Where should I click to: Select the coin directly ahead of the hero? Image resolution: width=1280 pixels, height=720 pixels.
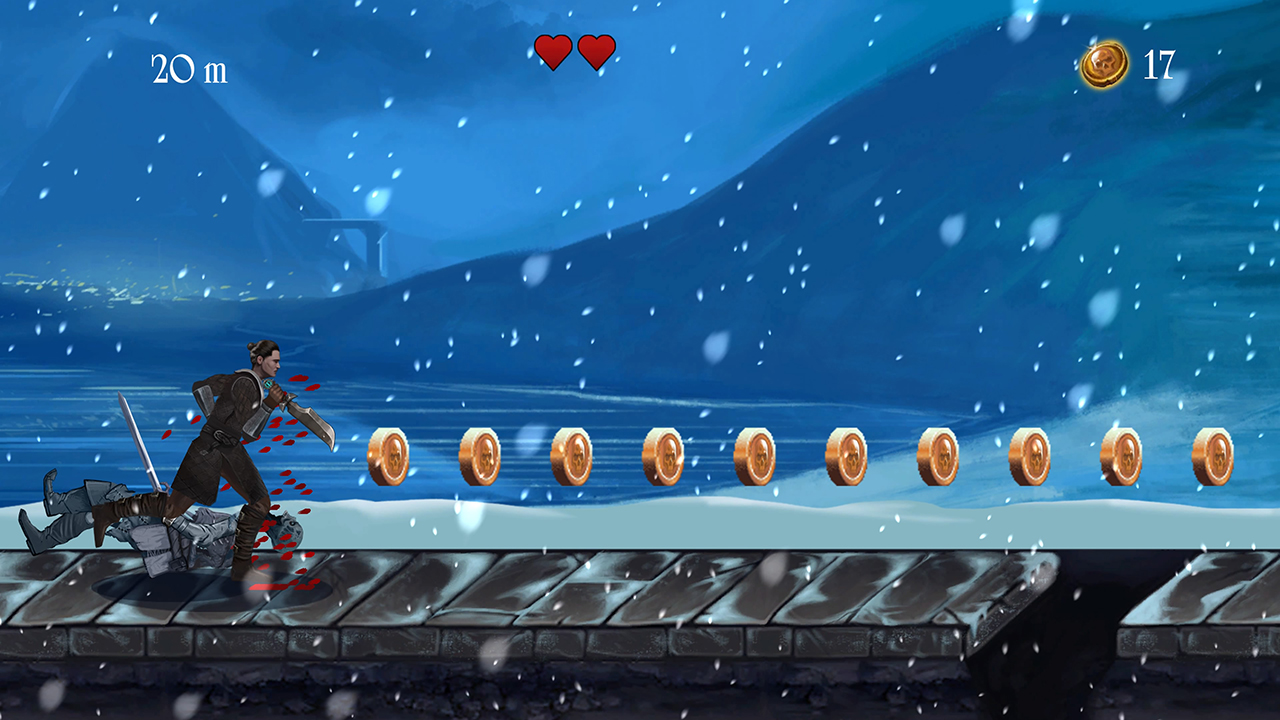(390, 455)
